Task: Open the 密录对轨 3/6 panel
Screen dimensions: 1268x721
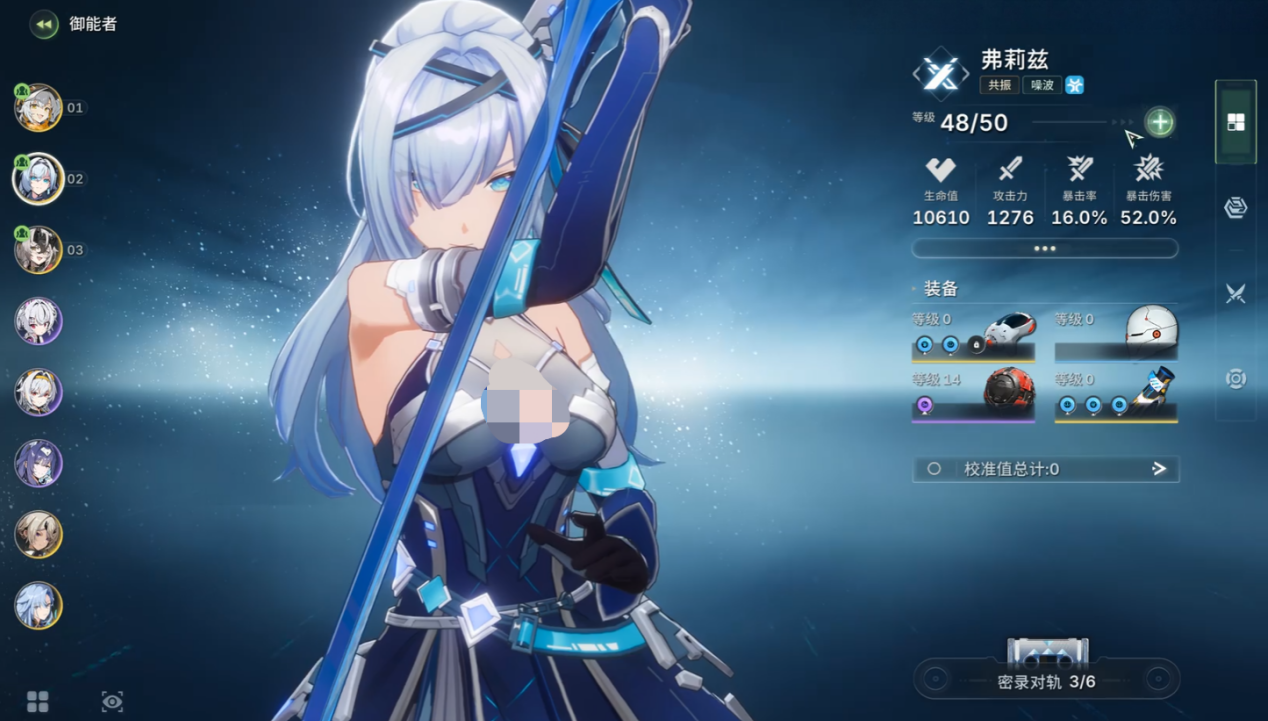Action: click(x=1046, y=680)
